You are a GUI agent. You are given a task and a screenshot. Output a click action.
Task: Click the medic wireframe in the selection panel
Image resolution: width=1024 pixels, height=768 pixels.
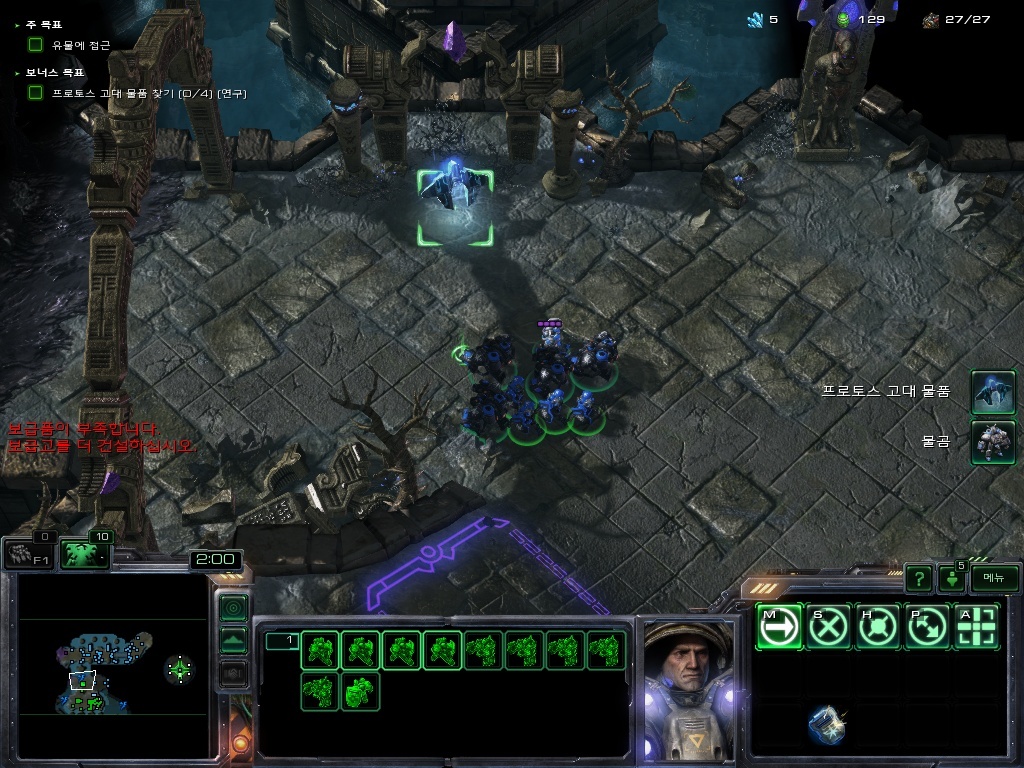coord(360,691)
